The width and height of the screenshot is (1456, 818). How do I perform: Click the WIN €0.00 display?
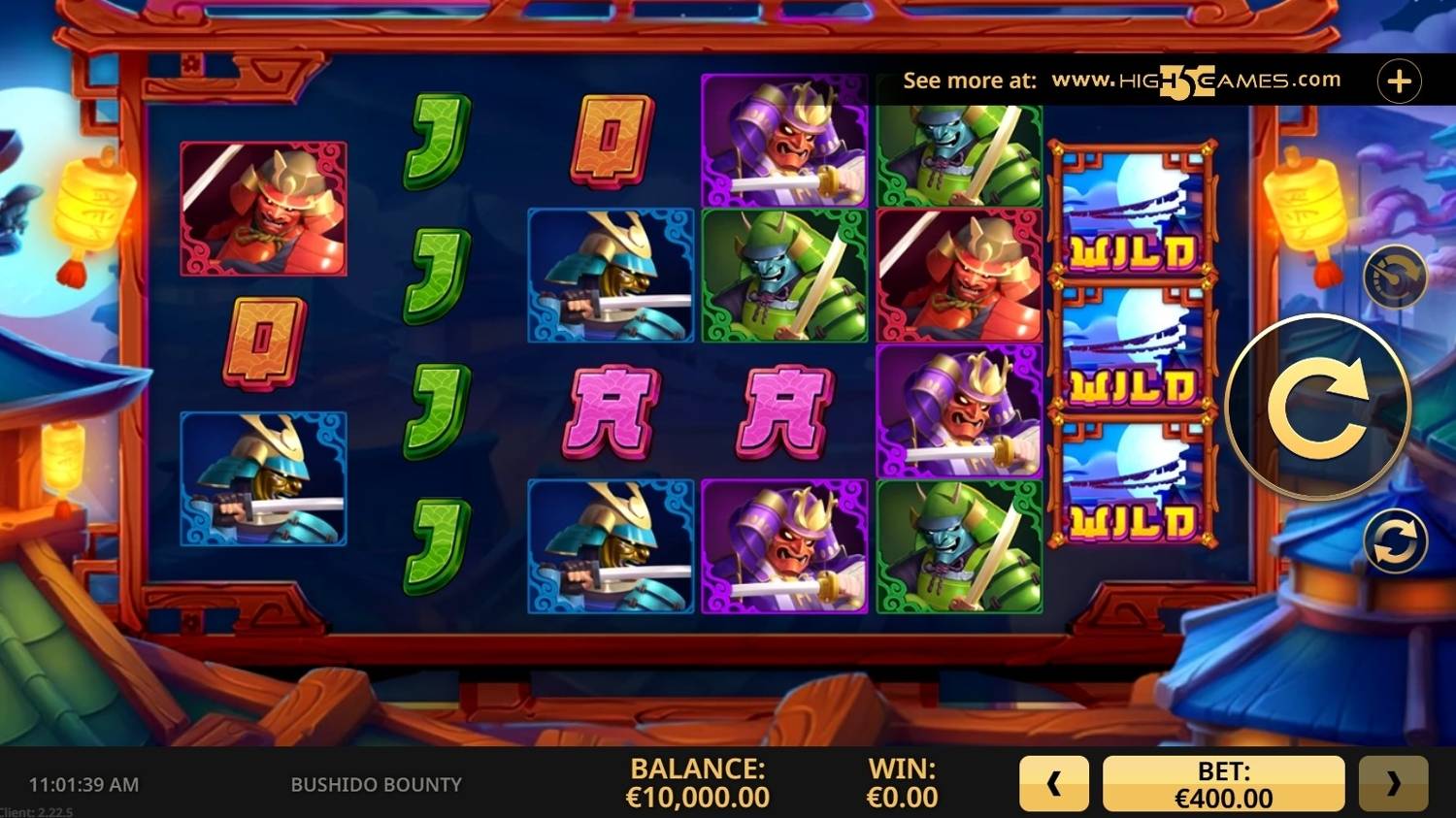coord(901,782)
